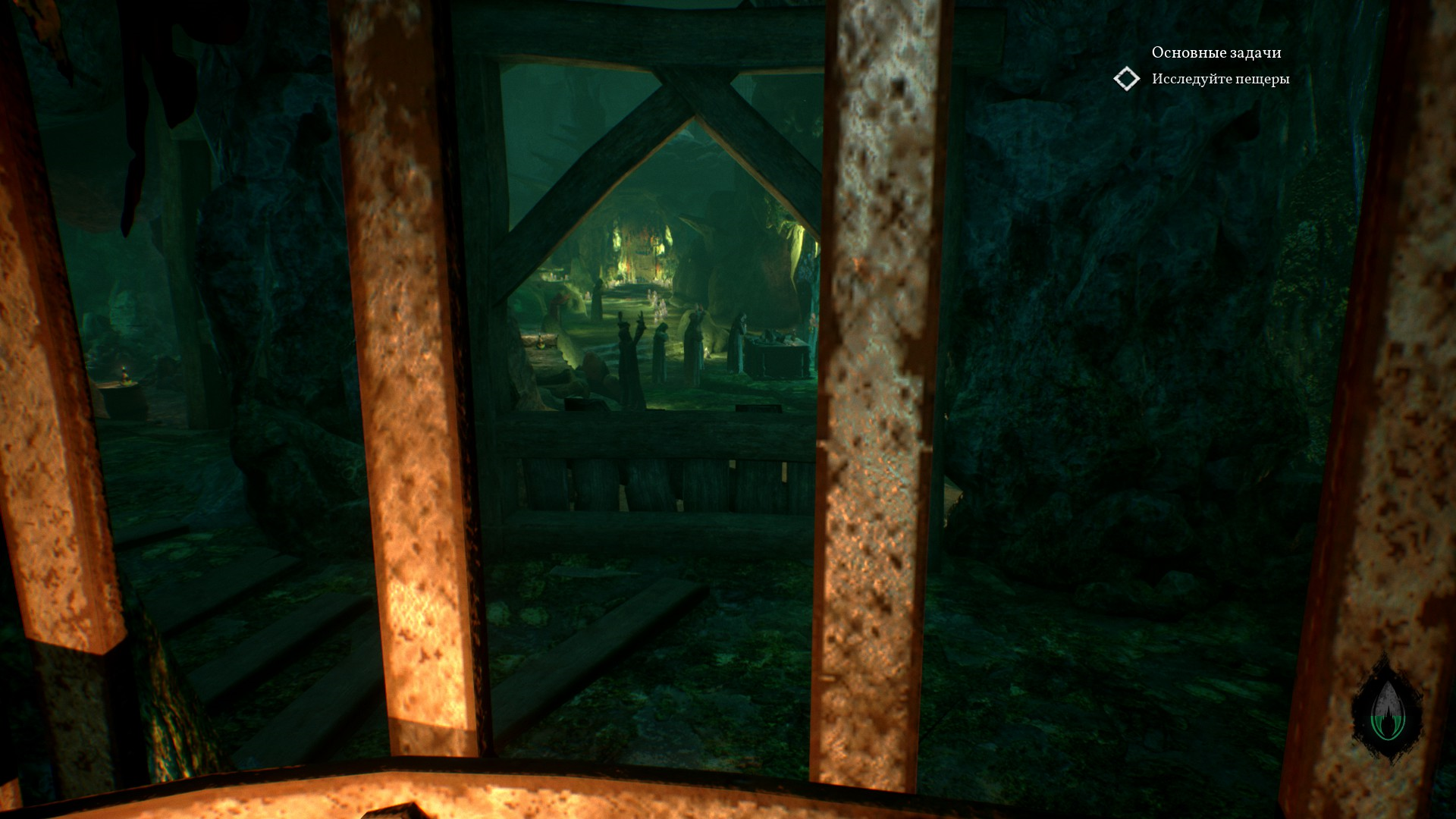The width and height of the screenshot is (1456, 819).
Task: Select the "Исследуйте пещеры" objective entry
Action: [1219, 79]
